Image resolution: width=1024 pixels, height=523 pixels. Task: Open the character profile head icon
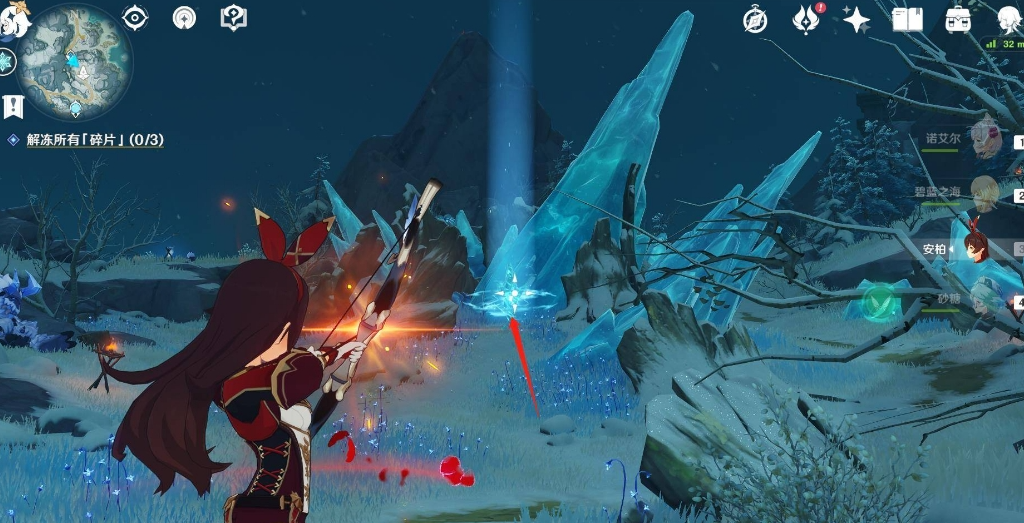click(x=1010, y=19)
